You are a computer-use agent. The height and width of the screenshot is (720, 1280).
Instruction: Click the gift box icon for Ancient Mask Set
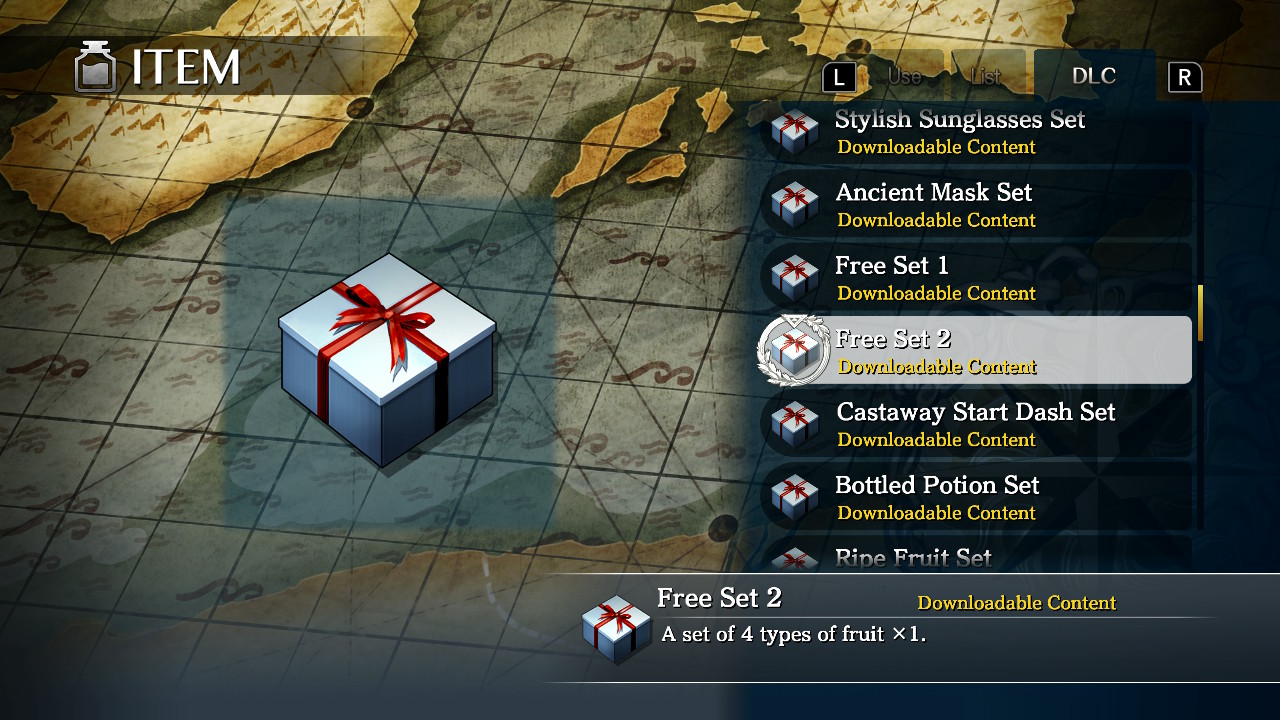pos(793,205)
